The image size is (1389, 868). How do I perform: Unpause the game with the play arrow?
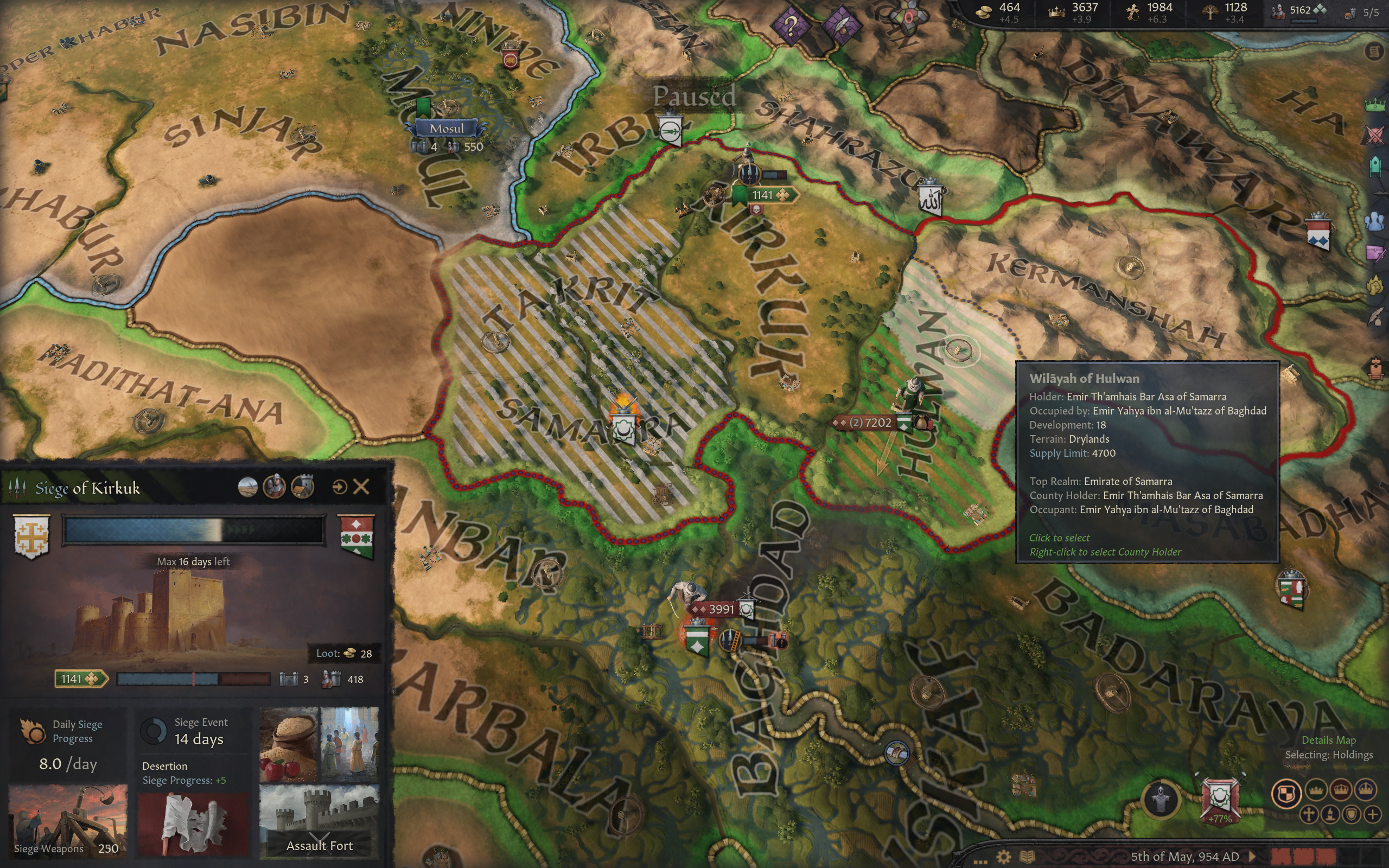(1252, 857)
